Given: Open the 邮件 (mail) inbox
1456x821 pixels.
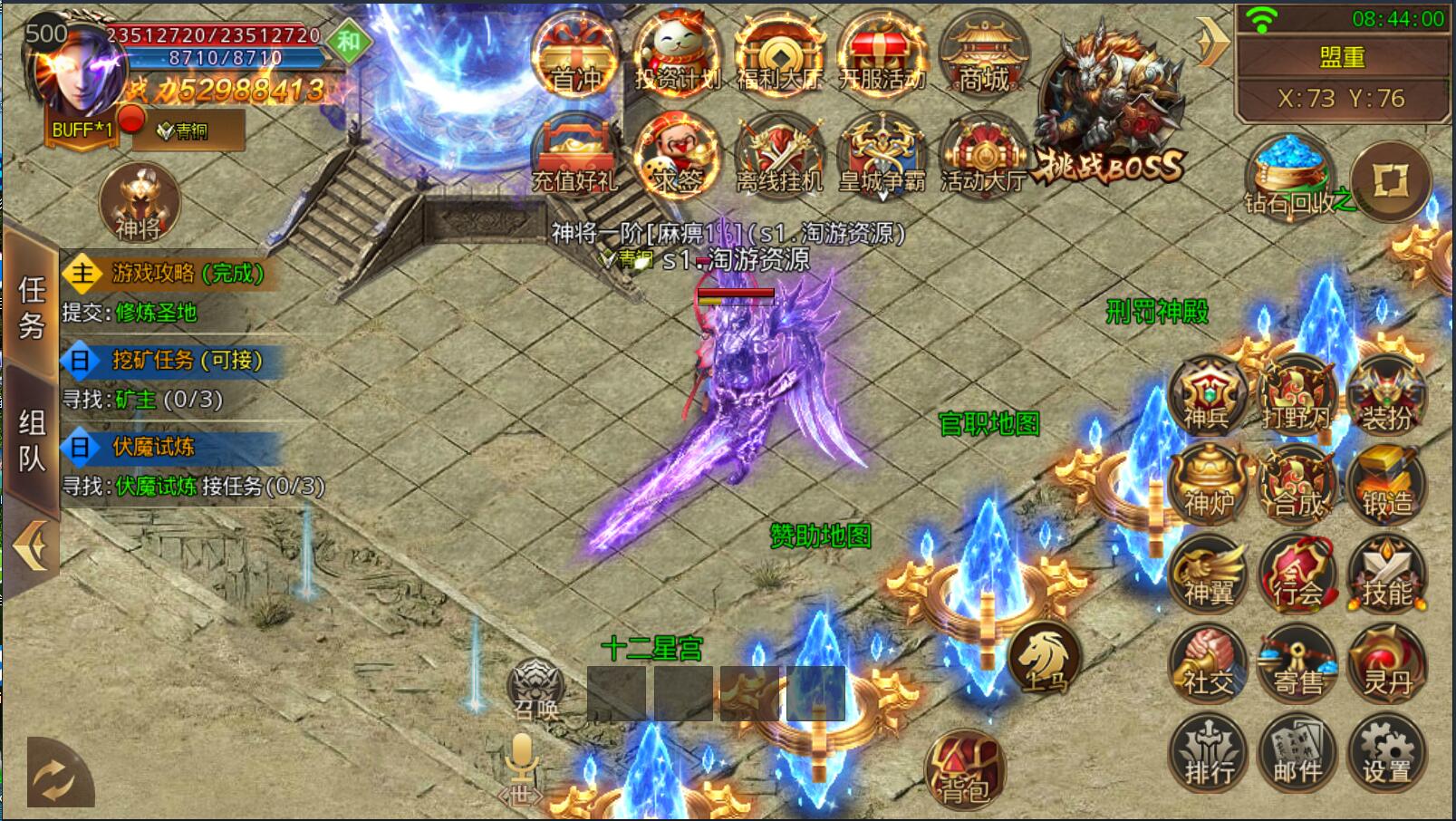Looking at the screenshot, I should tap(1296, 755).
